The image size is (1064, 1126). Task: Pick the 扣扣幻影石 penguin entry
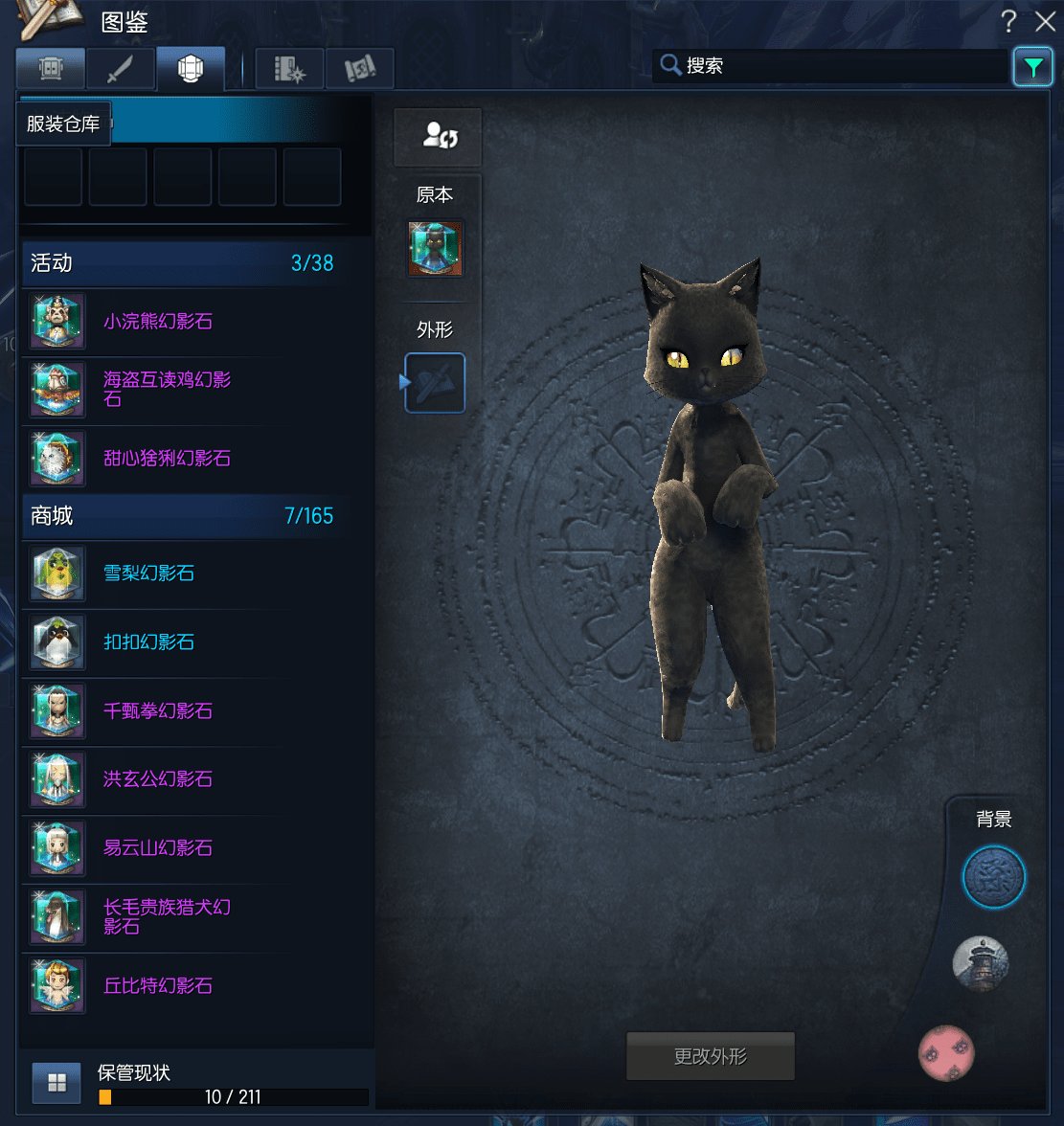[x=148, y=642]
